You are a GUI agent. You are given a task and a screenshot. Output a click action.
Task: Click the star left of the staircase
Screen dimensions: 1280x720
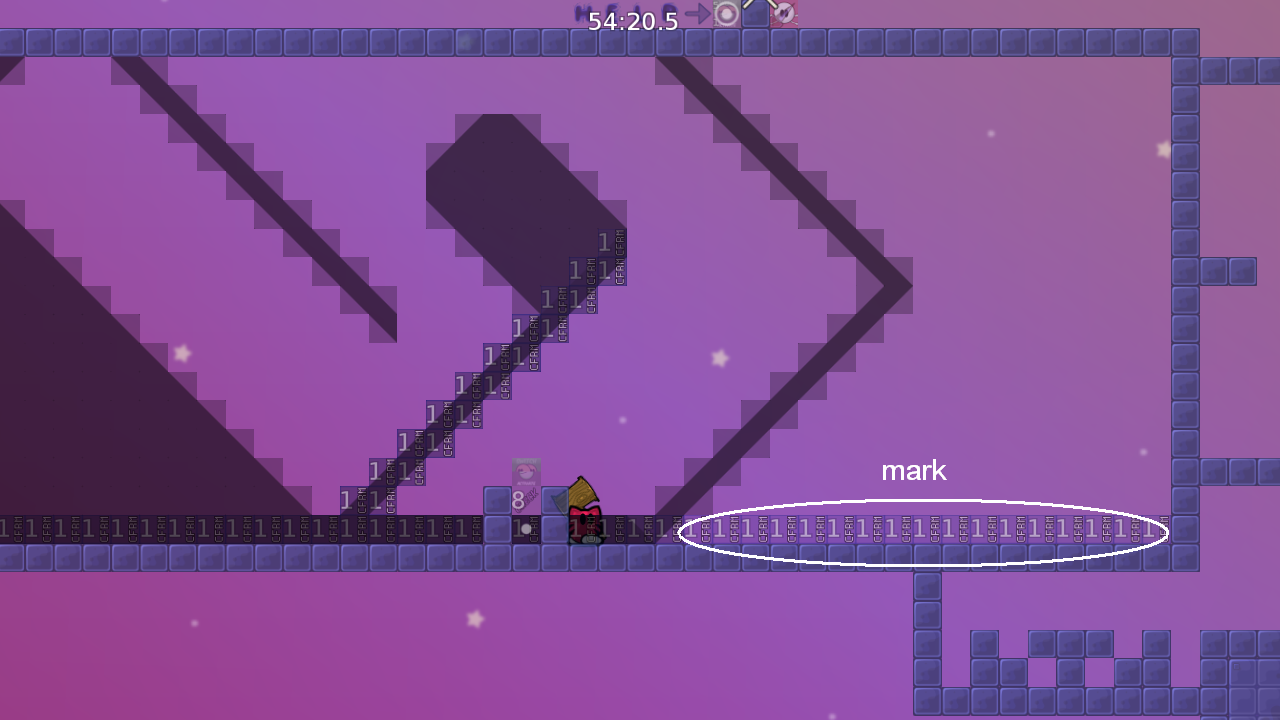(184, 351)
